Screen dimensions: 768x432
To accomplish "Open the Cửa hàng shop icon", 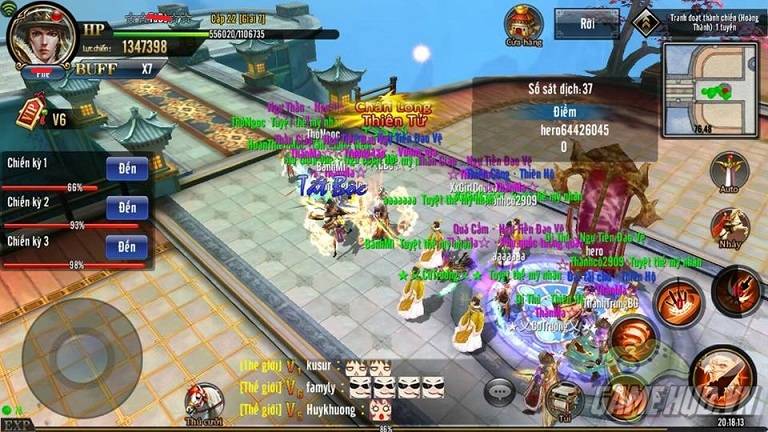I will pyautogui.click(x=523, y=23).
